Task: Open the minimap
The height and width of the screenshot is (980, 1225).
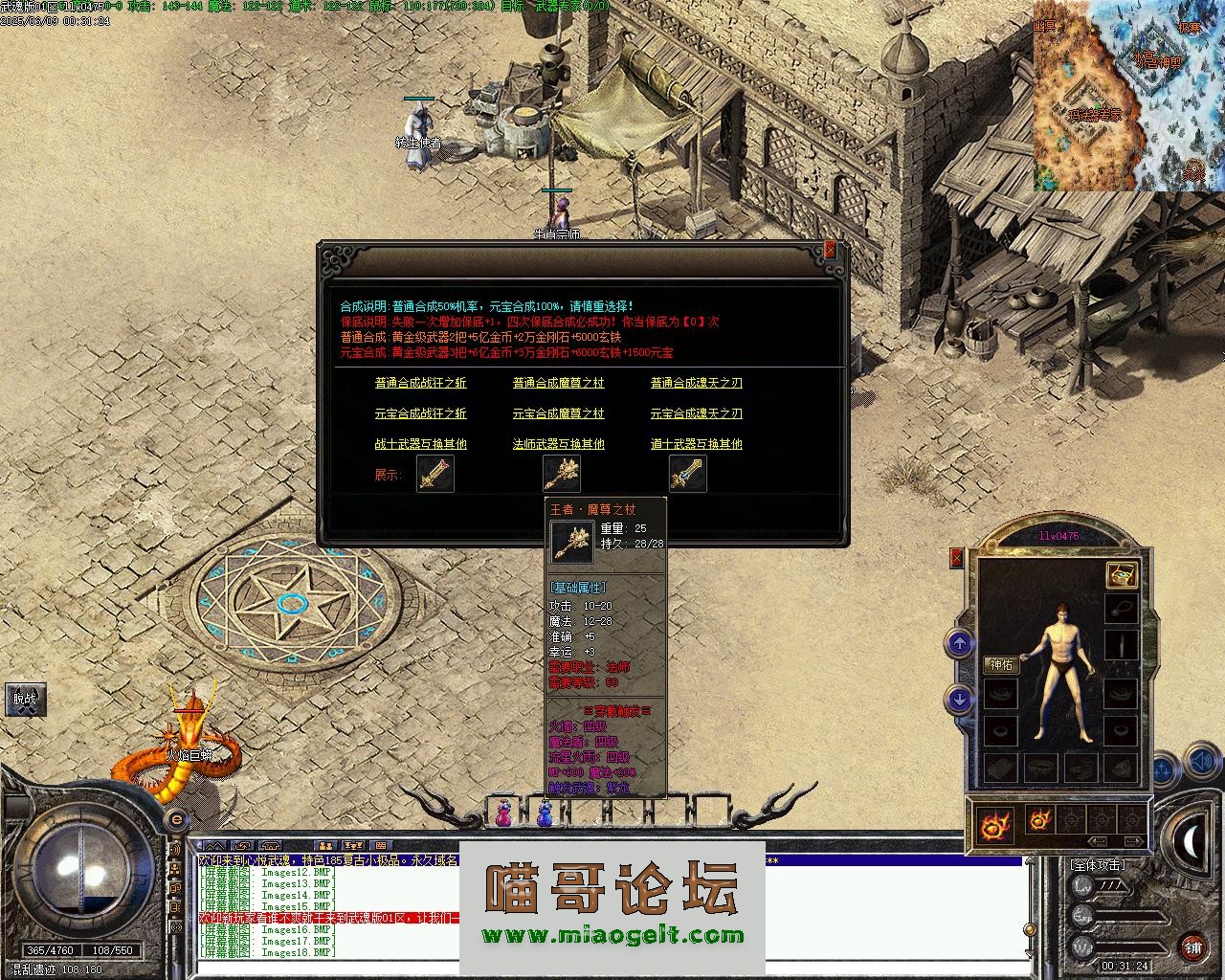Action: (x=1127, y=96)
